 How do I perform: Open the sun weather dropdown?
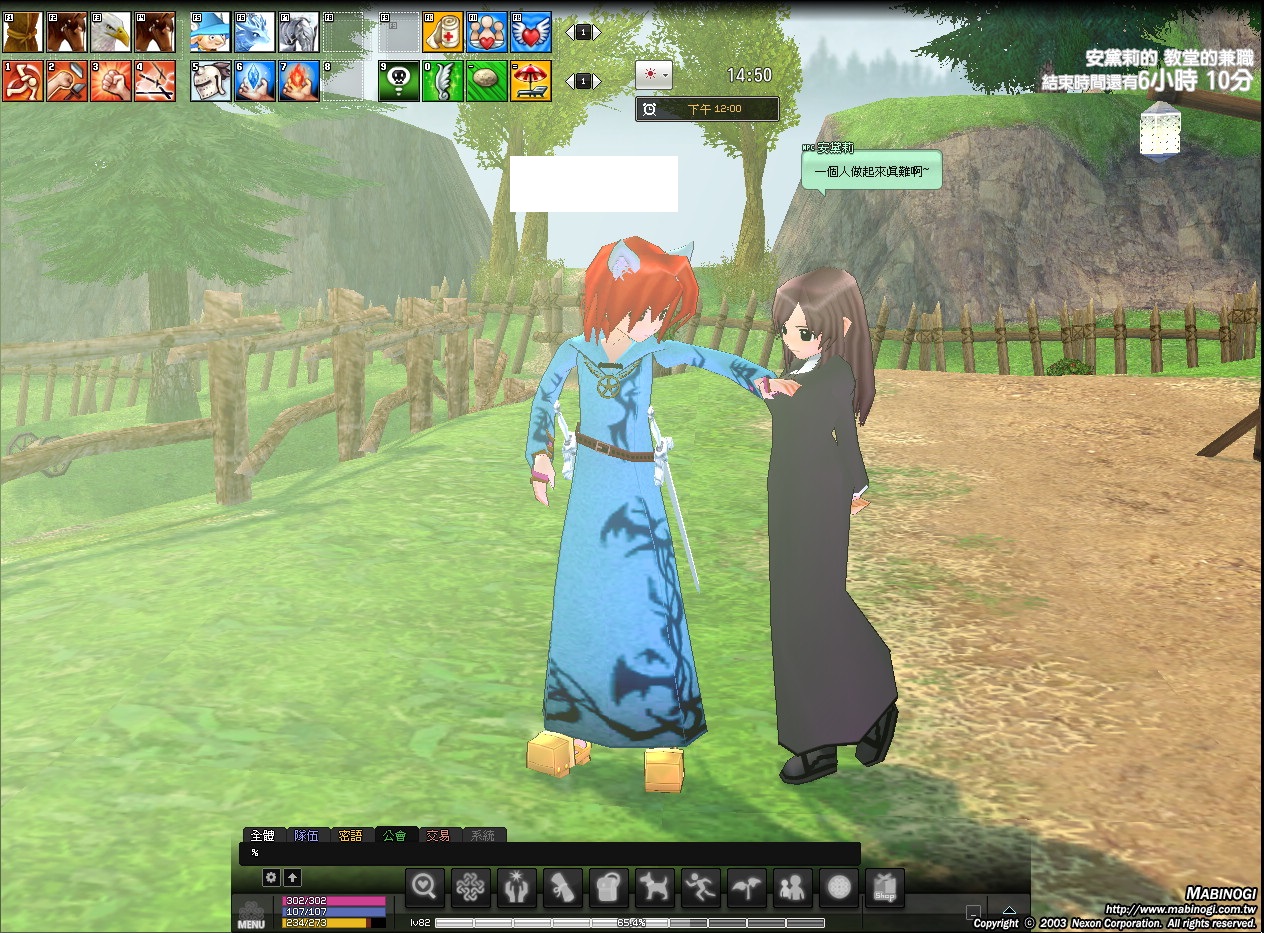point(654,75)
